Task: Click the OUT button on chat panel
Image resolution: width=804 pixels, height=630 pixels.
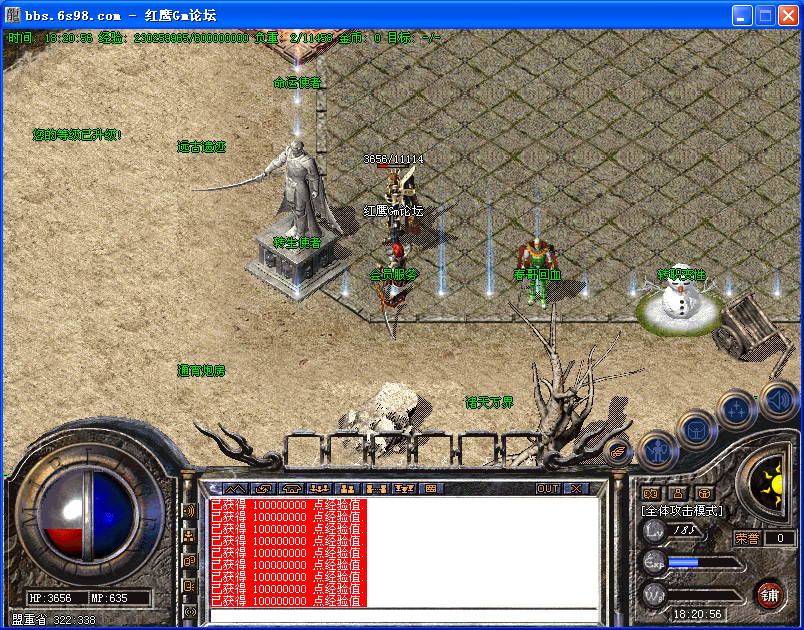Action: tap(547, 488)
